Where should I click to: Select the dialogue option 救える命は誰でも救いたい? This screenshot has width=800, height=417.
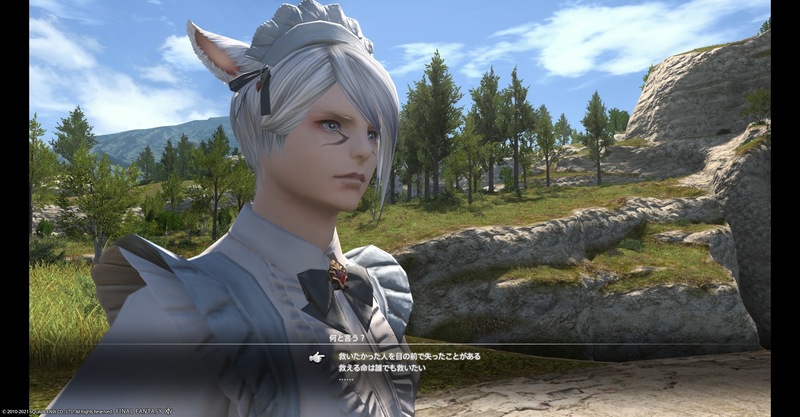tap(383, 368)
